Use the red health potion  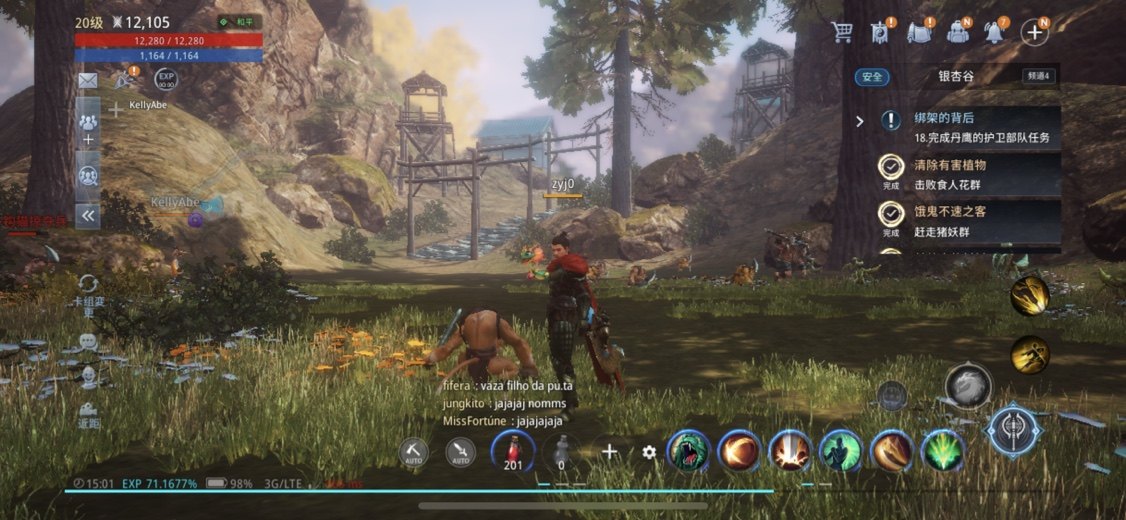click(x=513, y=451)
